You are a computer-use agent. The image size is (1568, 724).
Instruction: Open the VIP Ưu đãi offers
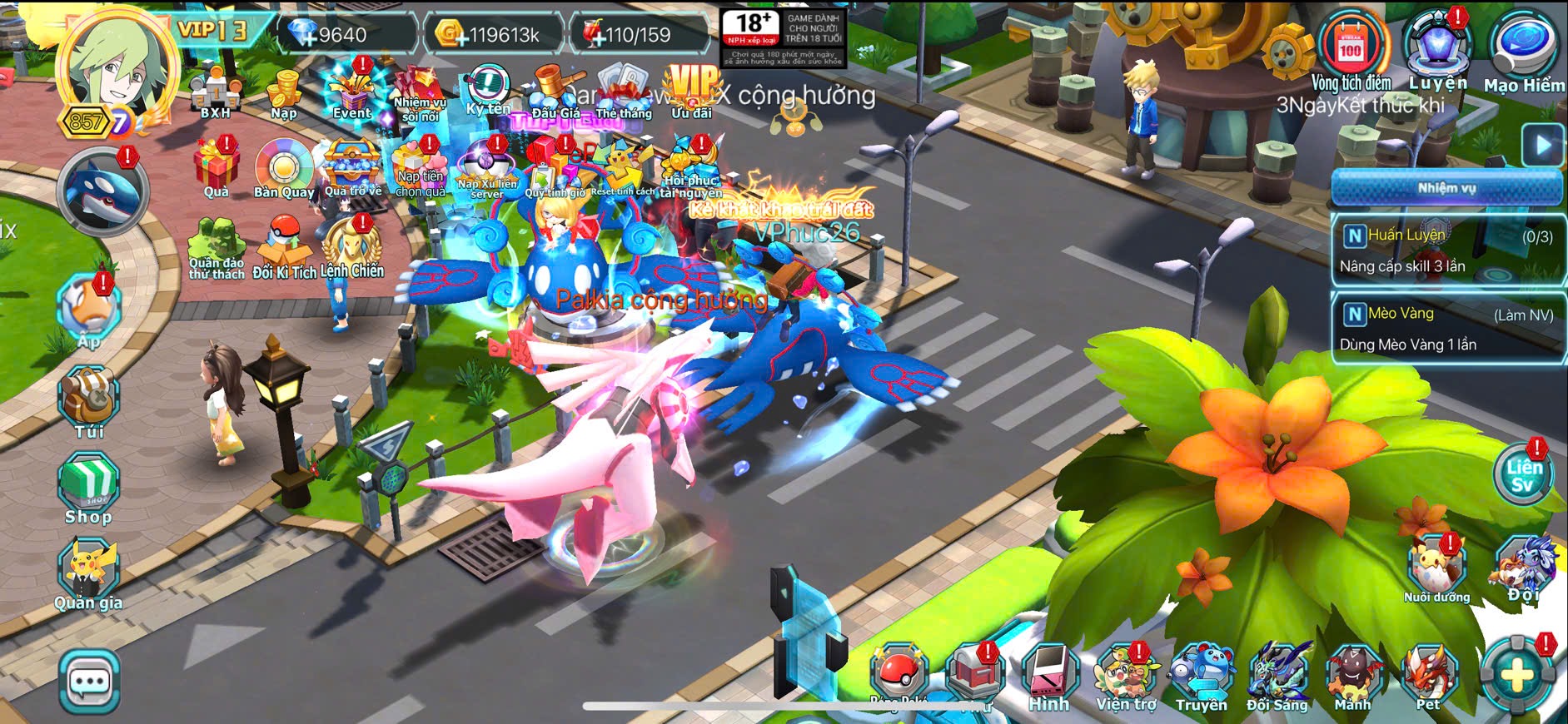click(x=692, y=91)
